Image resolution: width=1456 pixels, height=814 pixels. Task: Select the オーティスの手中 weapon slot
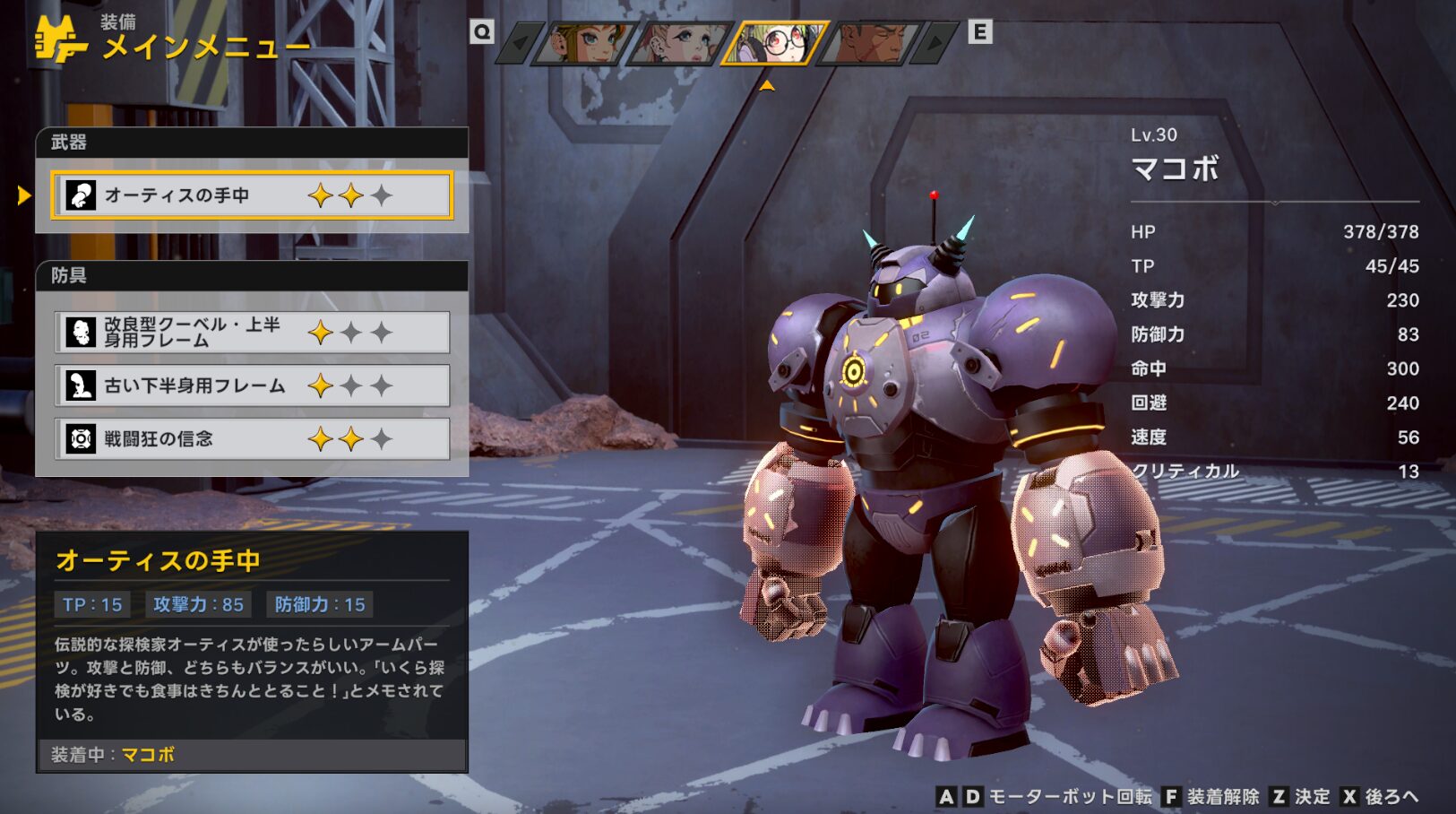tap(252, 195)
